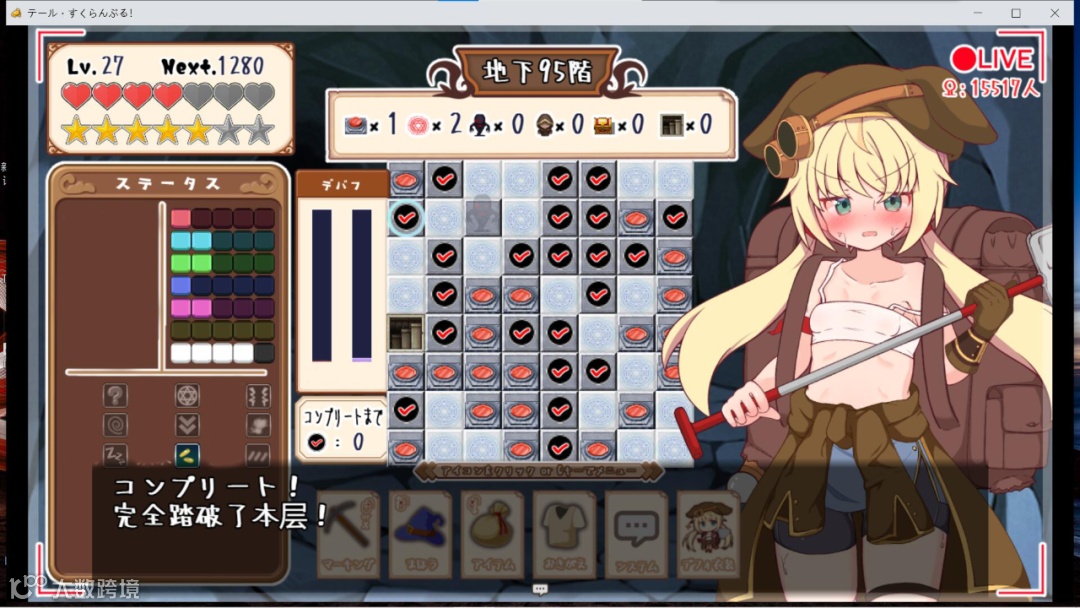The image size is (1080, 608).
Task: Click the shadowy figure statue tile
Action: point(482,217)
